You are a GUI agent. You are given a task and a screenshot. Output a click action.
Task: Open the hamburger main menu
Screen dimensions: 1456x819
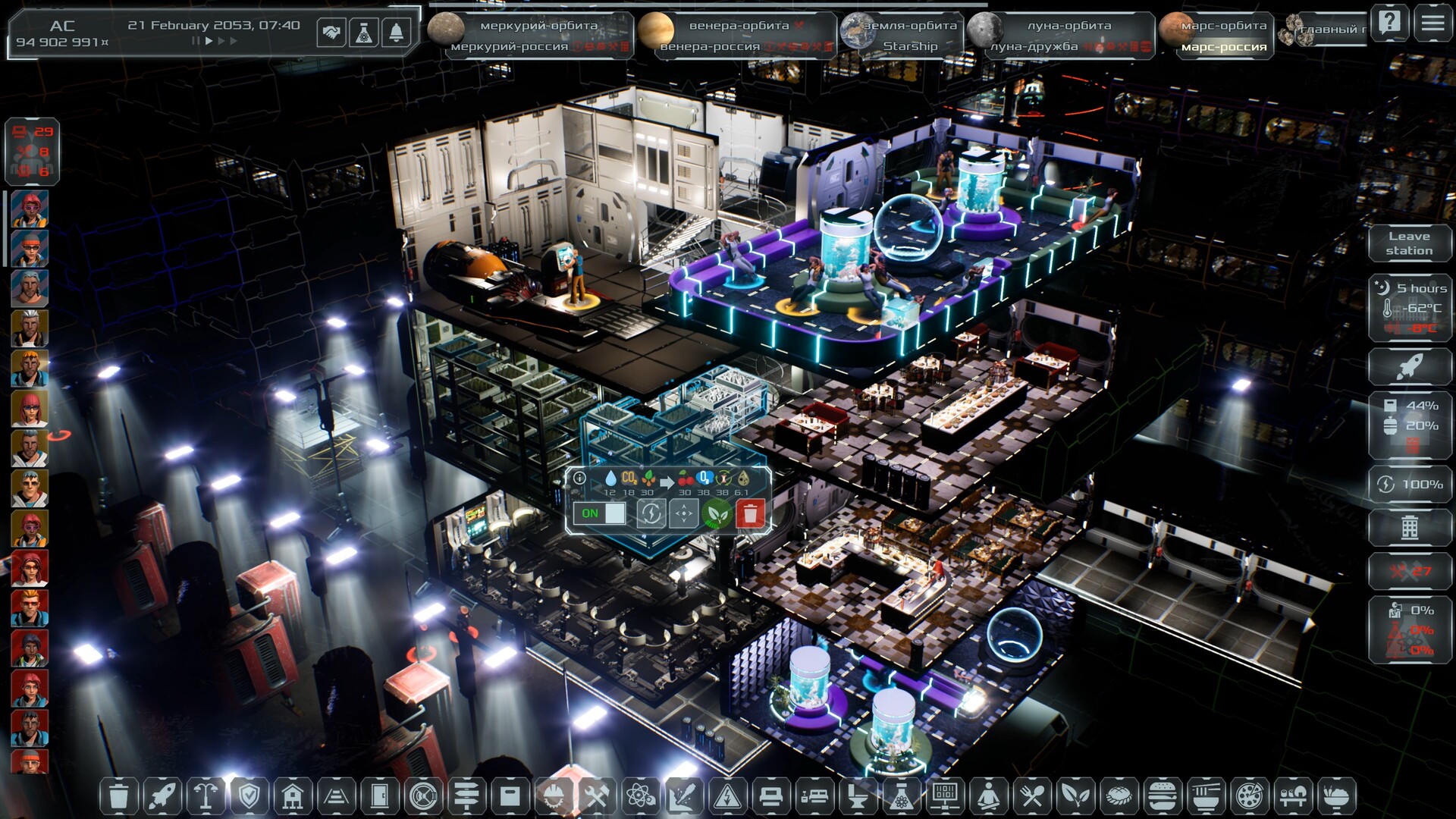(x=1432, y=23)
